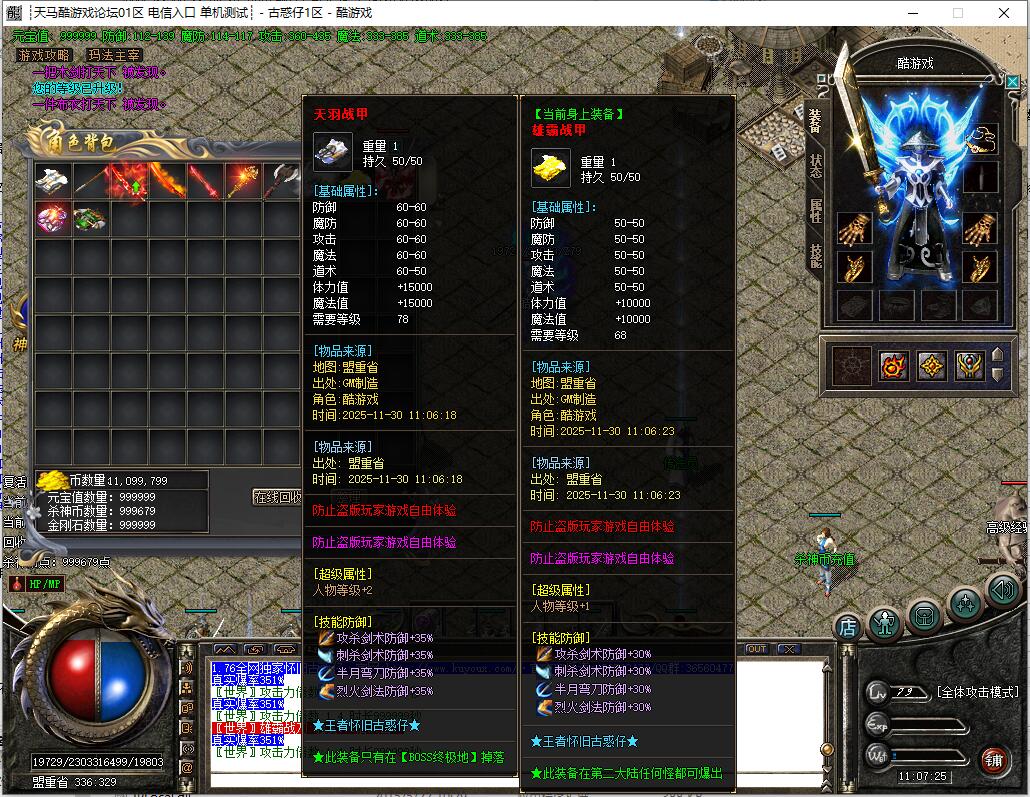Click the red flame skill icon
Viewport: 1030px width, 797px height.
(894, 365)
